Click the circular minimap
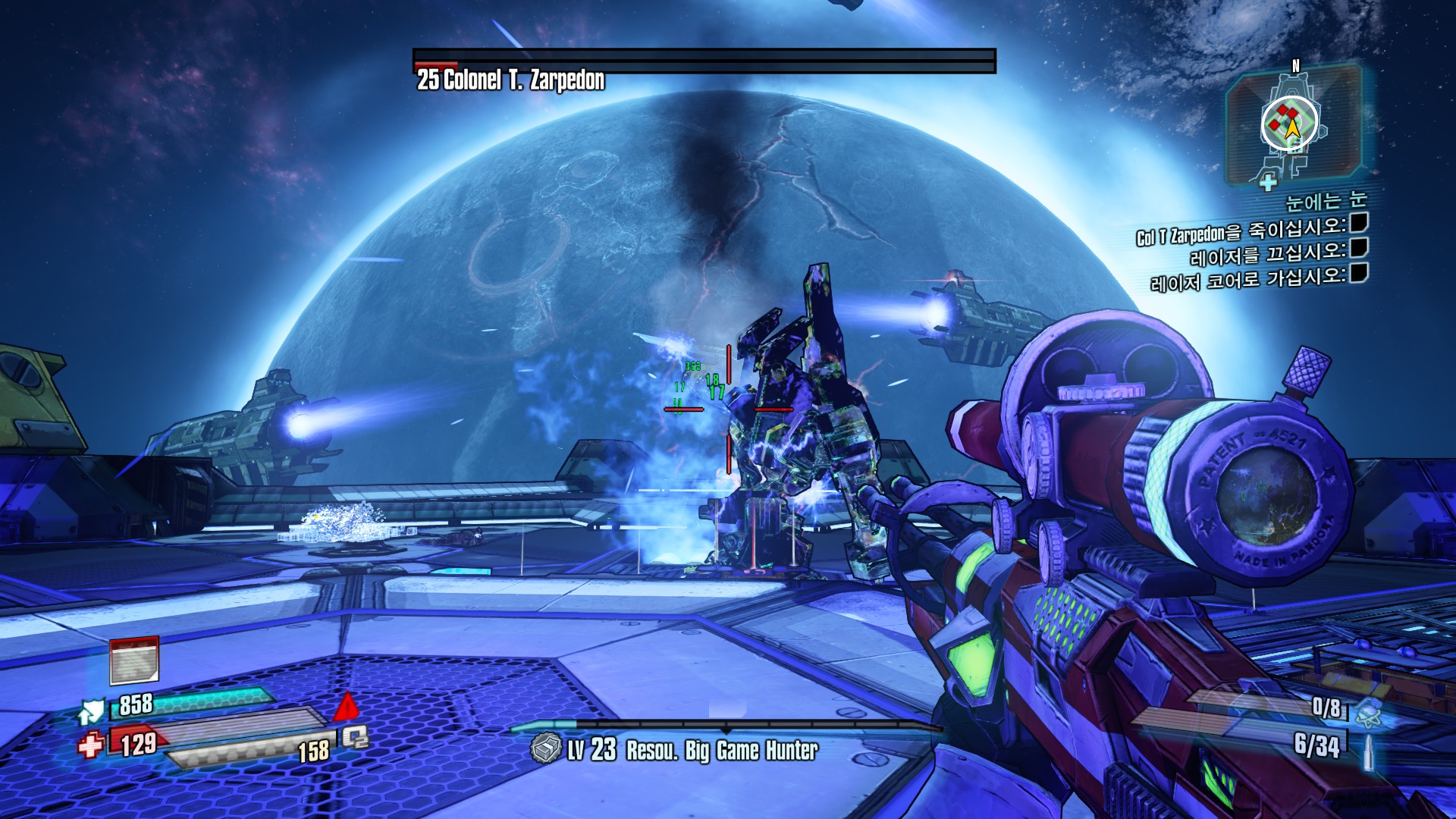 coord(1290,123)
